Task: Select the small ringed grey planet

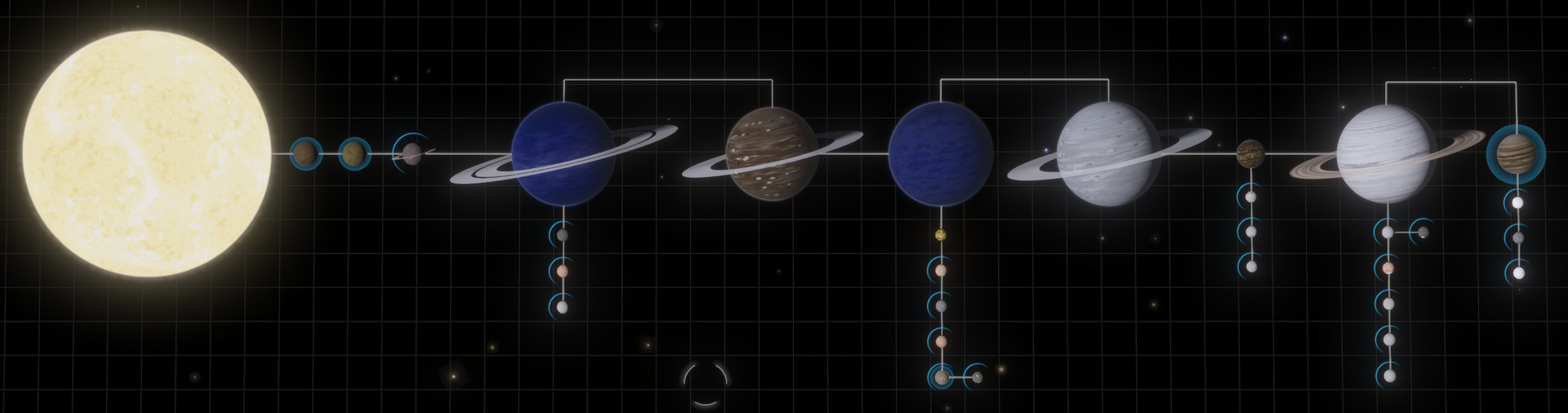Action: tap(412, 152)
